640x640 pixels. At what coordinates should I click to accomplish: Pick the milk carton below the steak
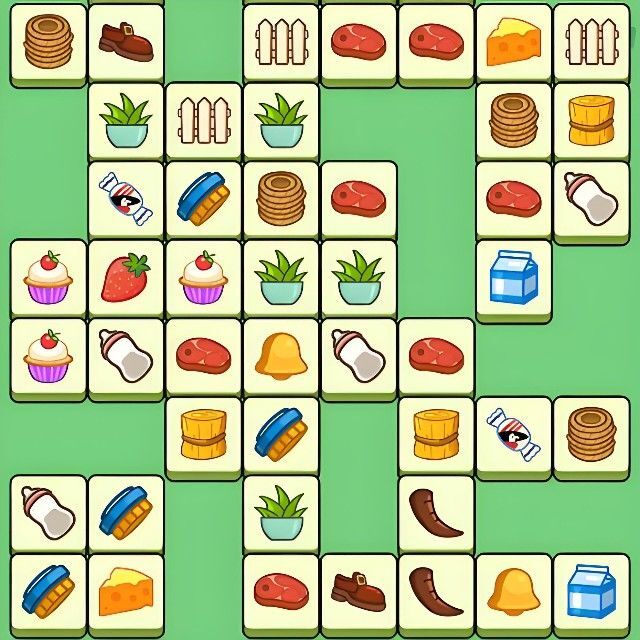point(514,277)
